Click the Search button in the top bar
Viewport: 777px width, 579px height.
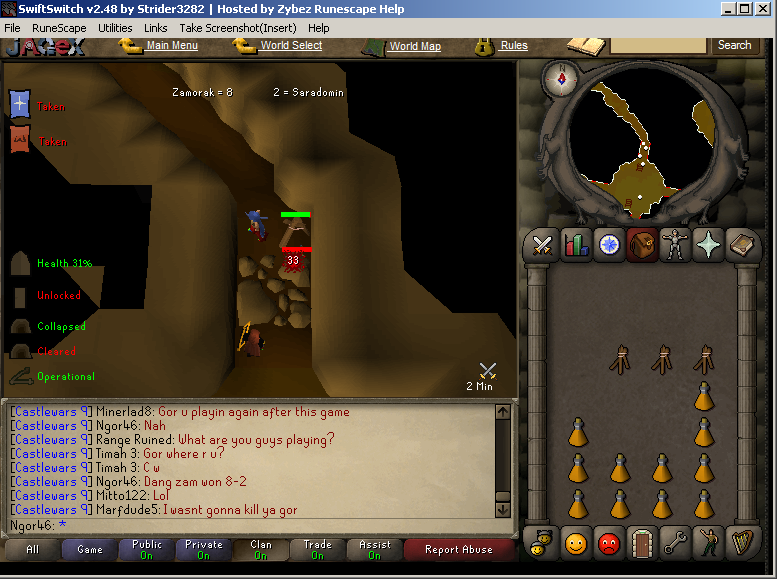[734, 45]
